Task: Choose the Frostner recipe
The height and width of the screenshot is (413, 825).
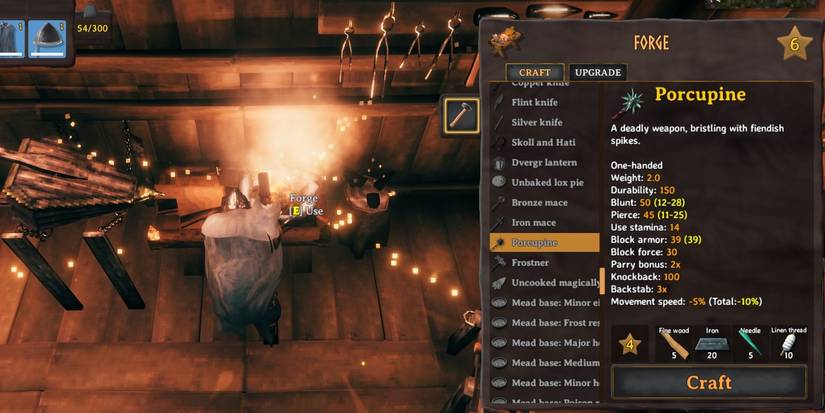Action: tap(532, 262)
